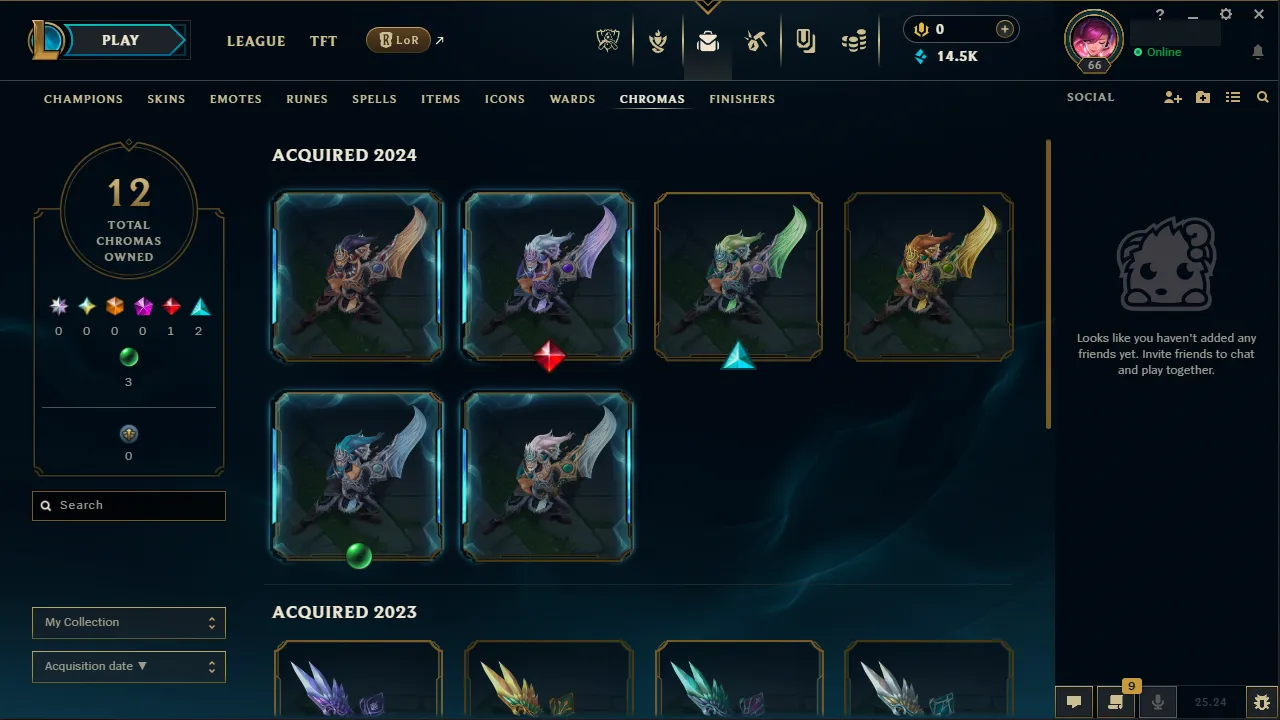The width and height of the screenshot is (1280, 720).
Task: View the Esports hub
Action: point(608,40)
